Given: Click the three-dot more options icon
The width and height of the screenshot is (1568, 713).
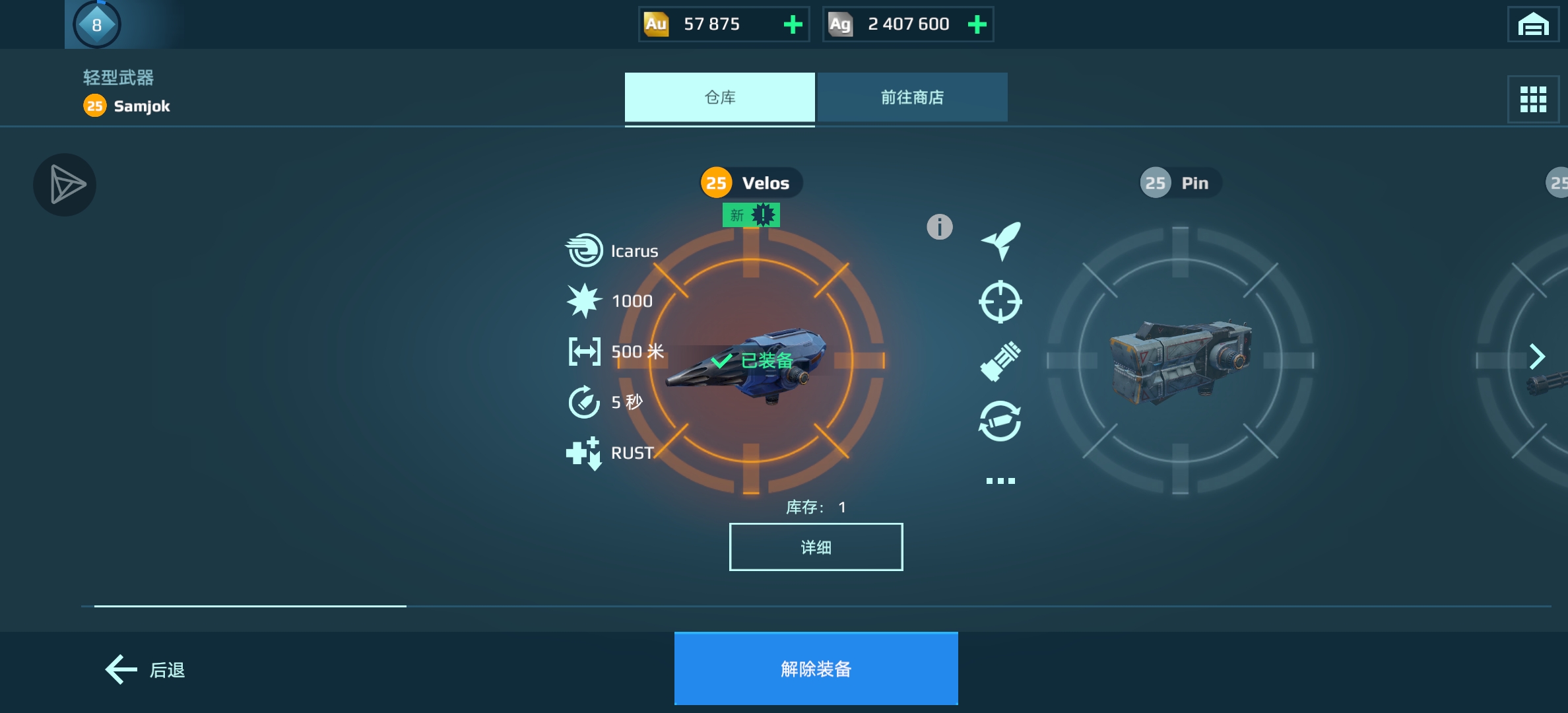Looking at the screenshot, I should 1000,481.
